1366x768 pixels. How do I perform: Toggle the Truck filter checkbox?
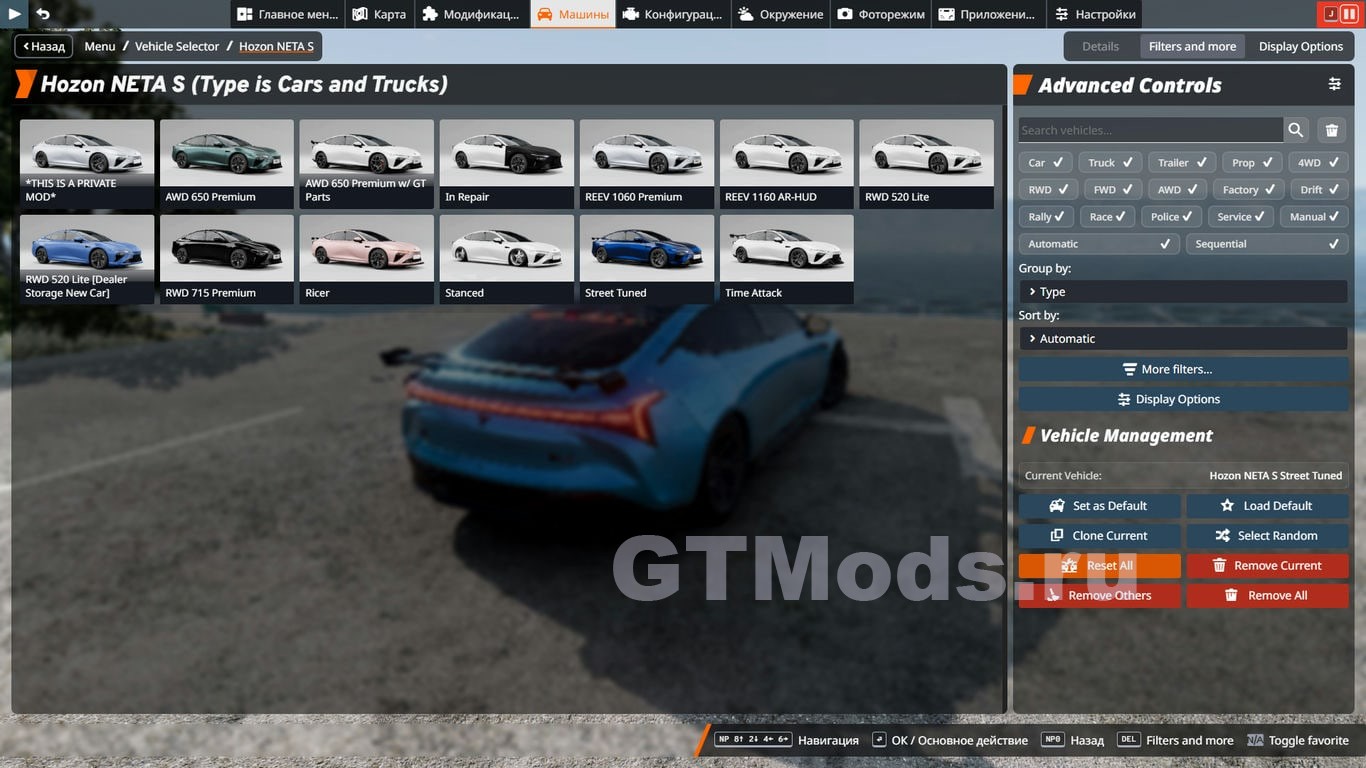tap(1111, 162)
